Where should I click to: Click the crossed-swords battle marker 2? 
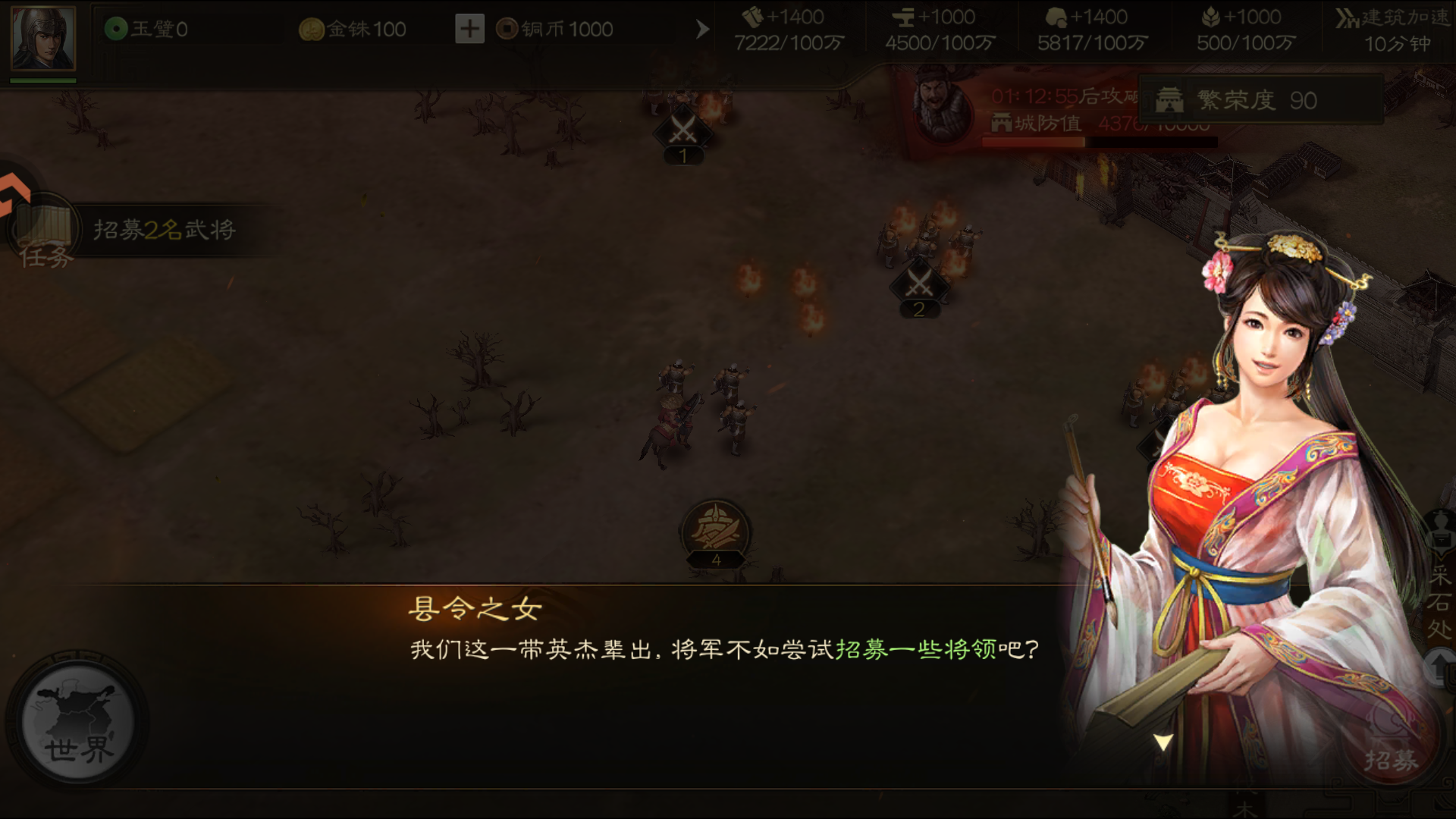click(918, 287)
